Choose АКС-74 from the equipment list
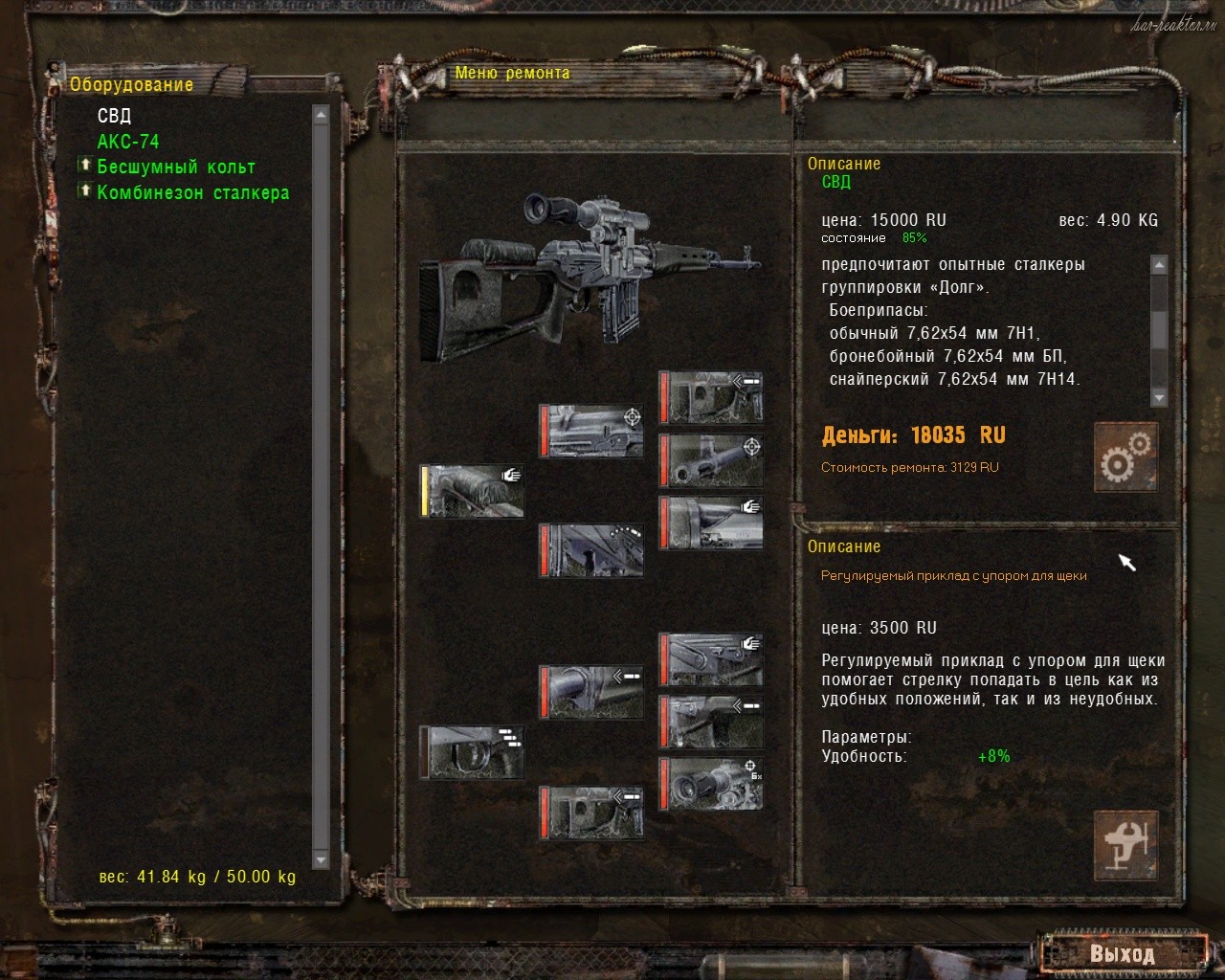The height and width of the screenshot is (980, 1225). [x=128, y=142]
